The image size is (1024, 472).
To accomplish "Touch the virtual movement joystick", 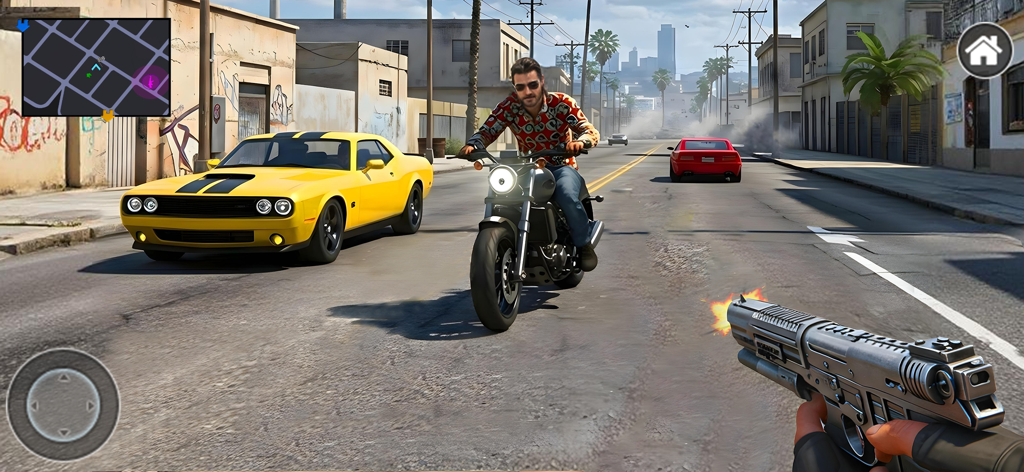I will 63,404.
